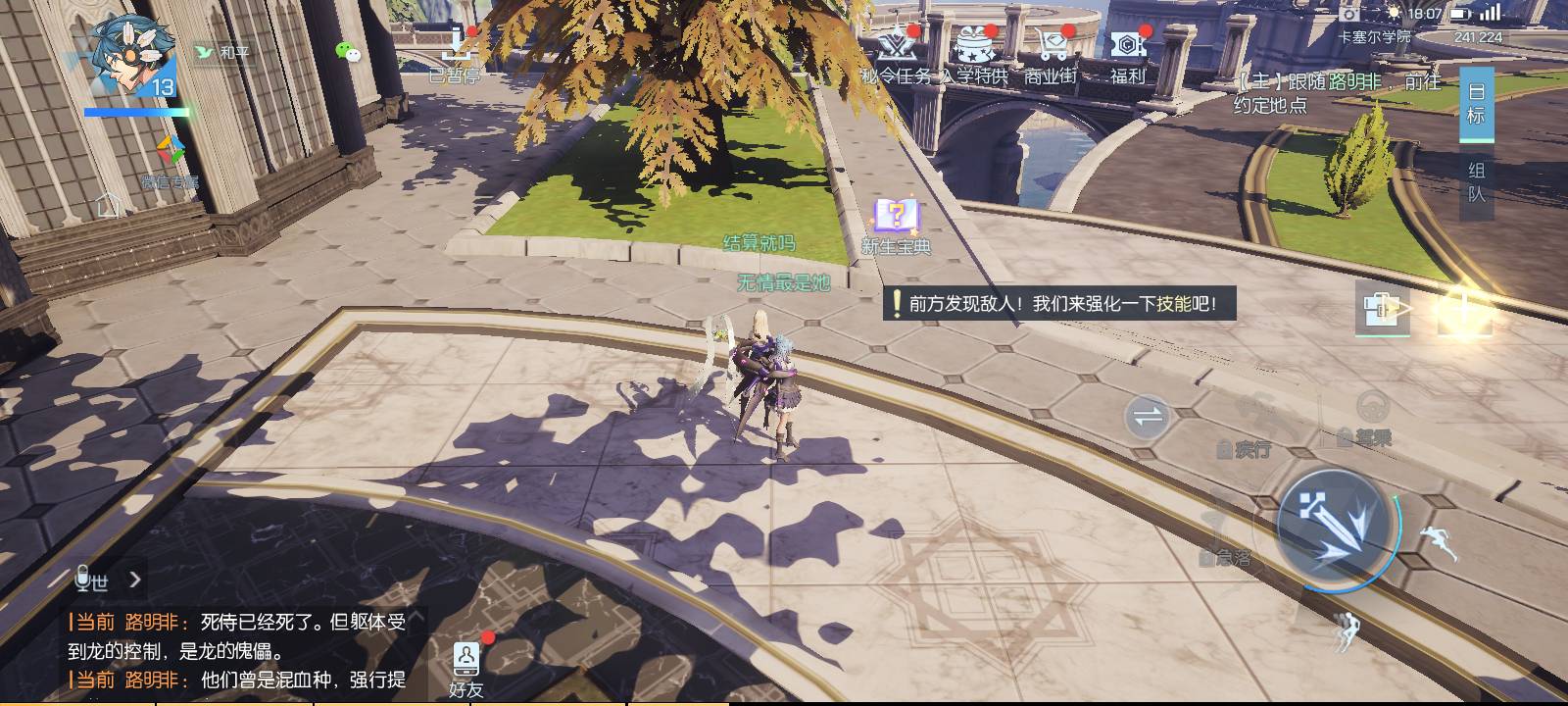
Task: Click the swap arrows button
Action: 1147,418
